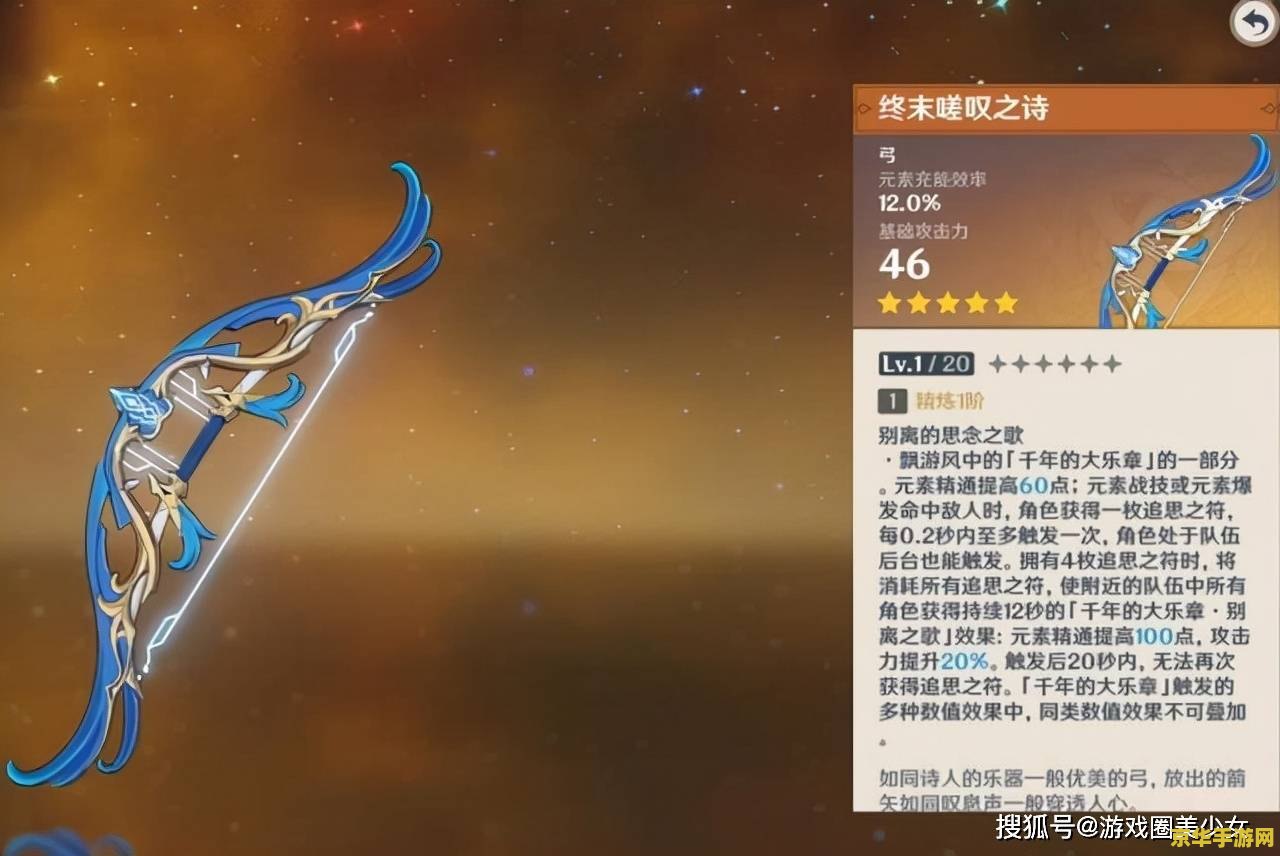The height and width of the screenshot is (856, 1280).
Task: Toggle the middle gold rarity star
Action: pyautogui.click(x=947, y=302)
